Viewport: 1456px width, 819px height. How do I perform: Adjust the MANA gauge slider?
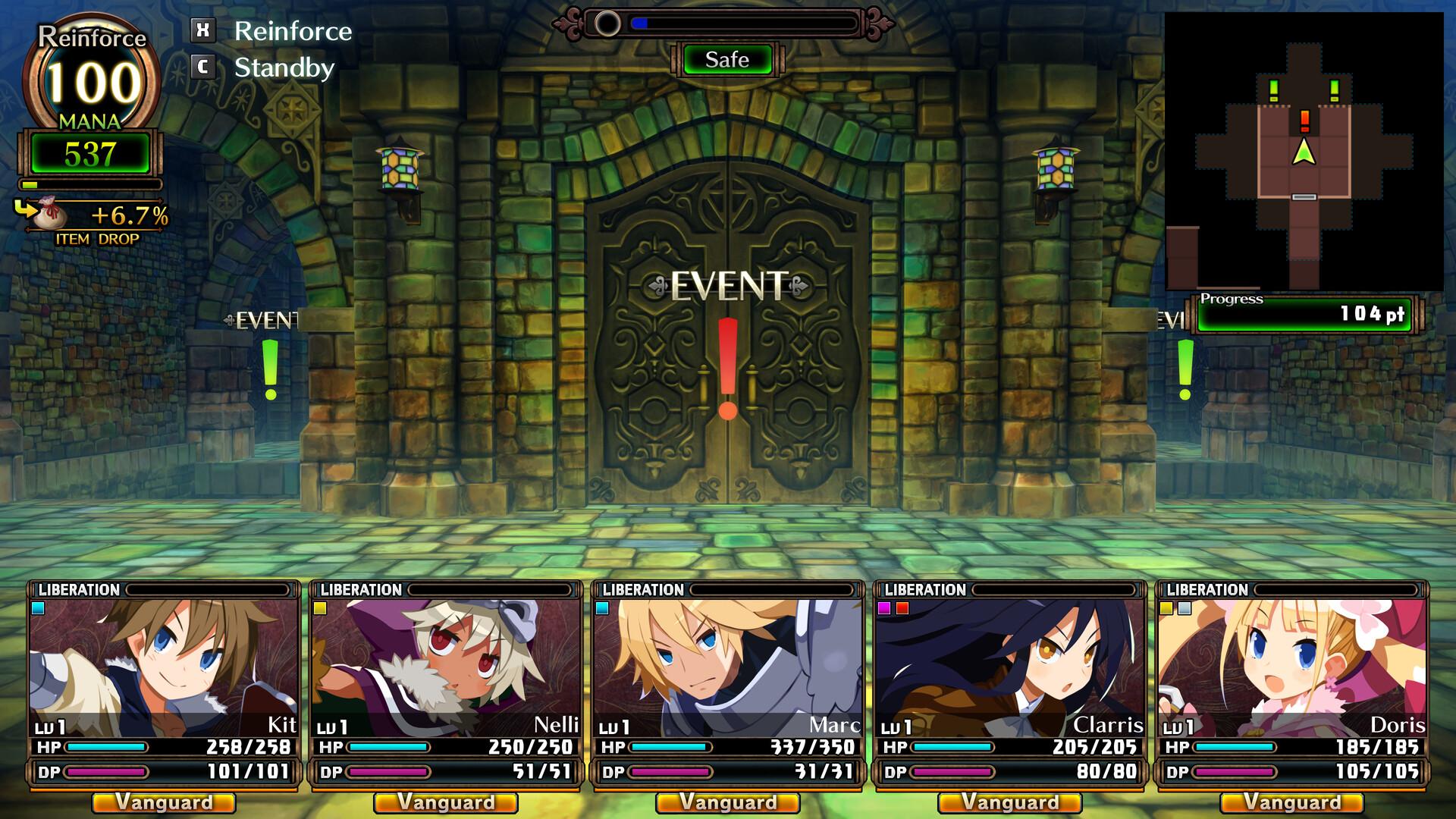(89, 183)
